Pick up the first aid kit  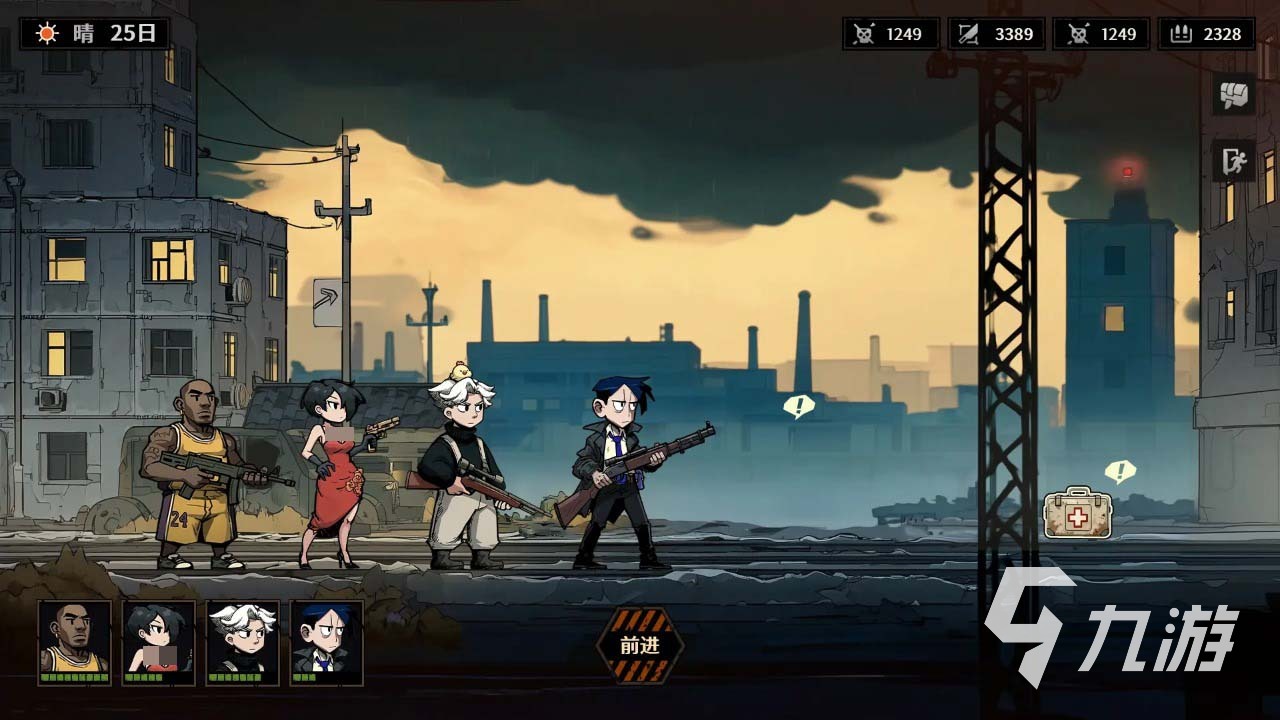tap(1078, 513)
